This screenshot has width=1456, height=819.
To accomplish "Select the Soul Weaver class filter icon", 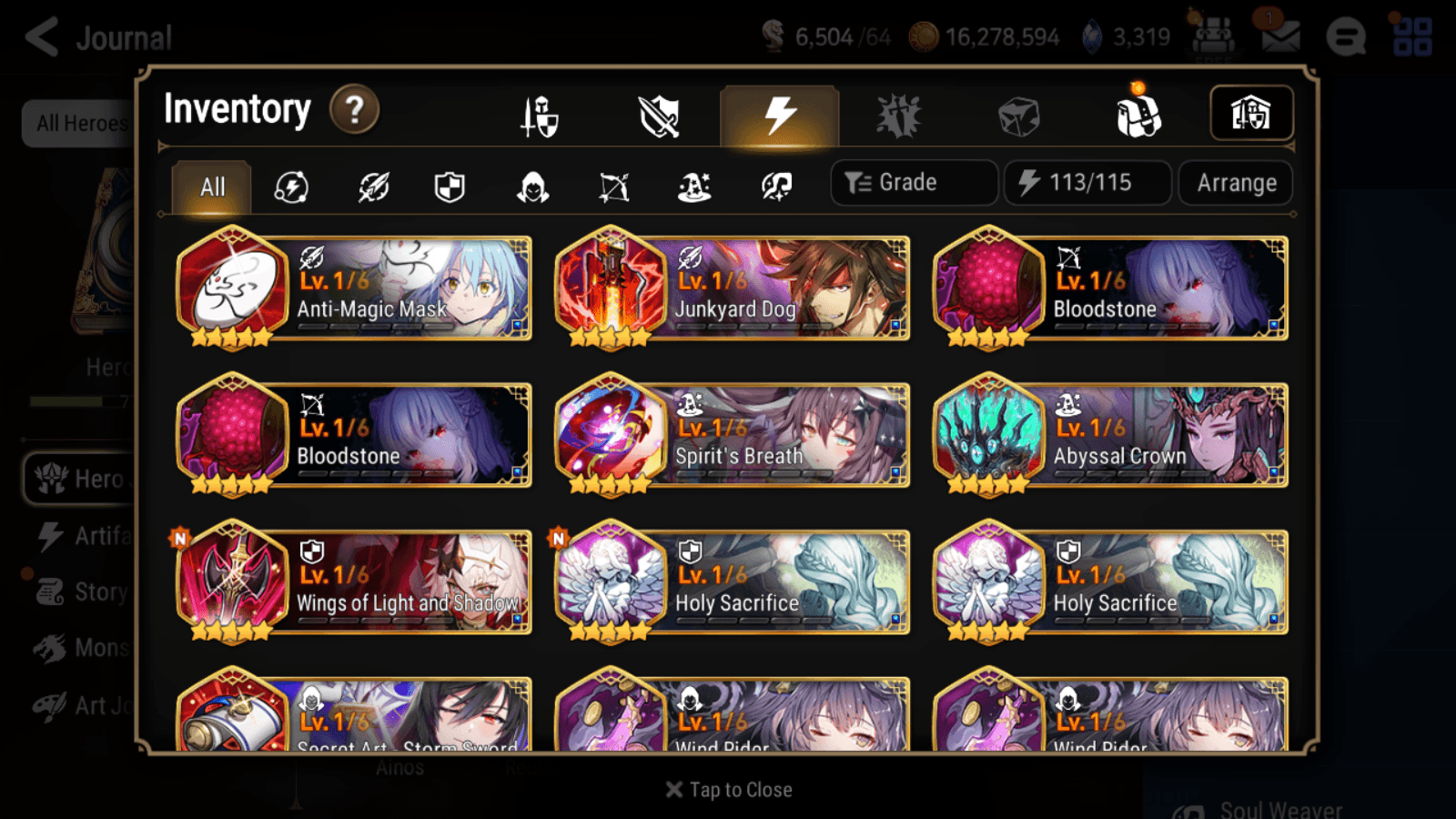I will click(x=775, y=187).
